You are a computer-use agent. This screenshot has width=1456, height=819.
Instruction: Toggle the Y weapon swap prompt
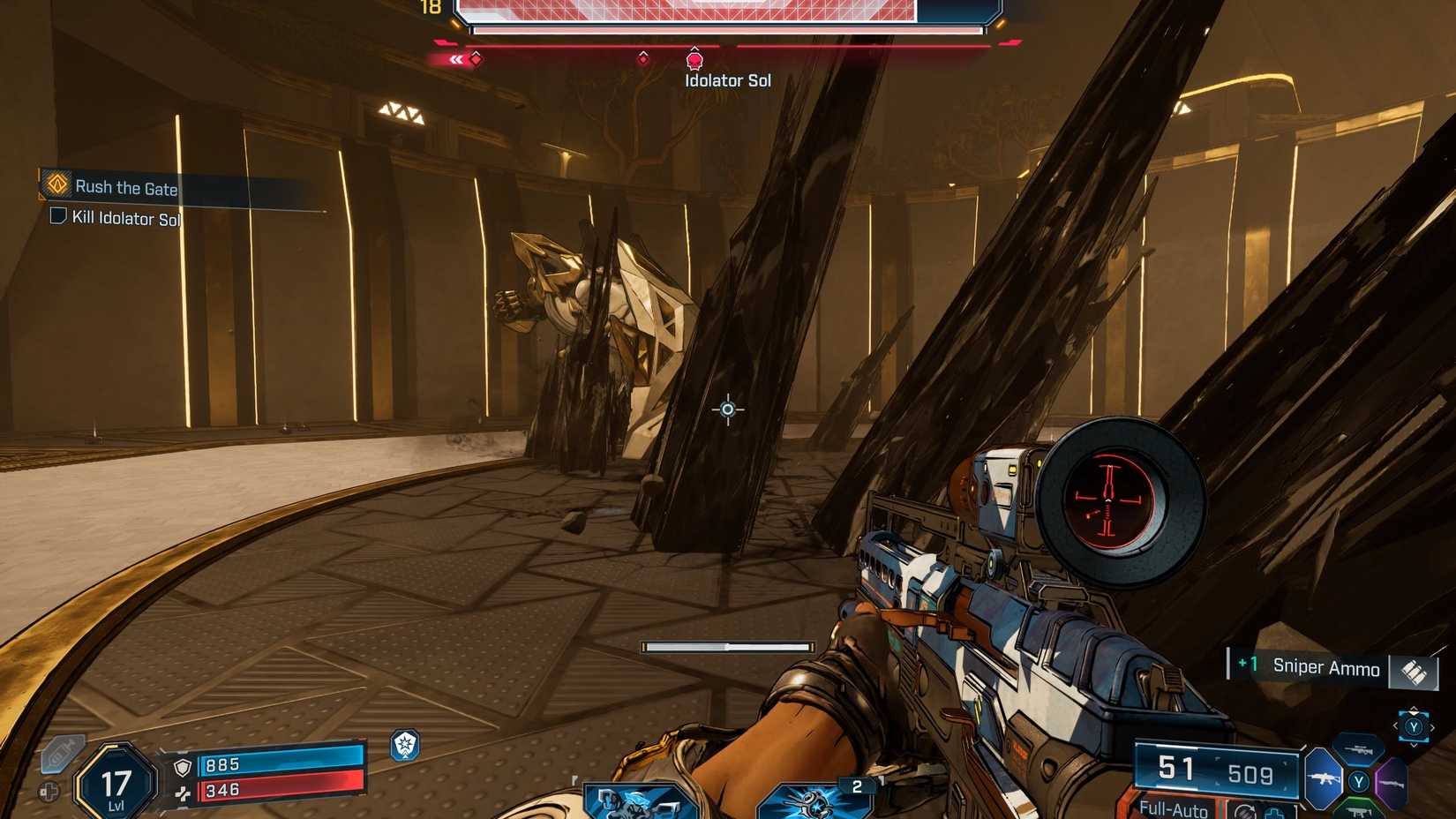(x=1357, y=780)
